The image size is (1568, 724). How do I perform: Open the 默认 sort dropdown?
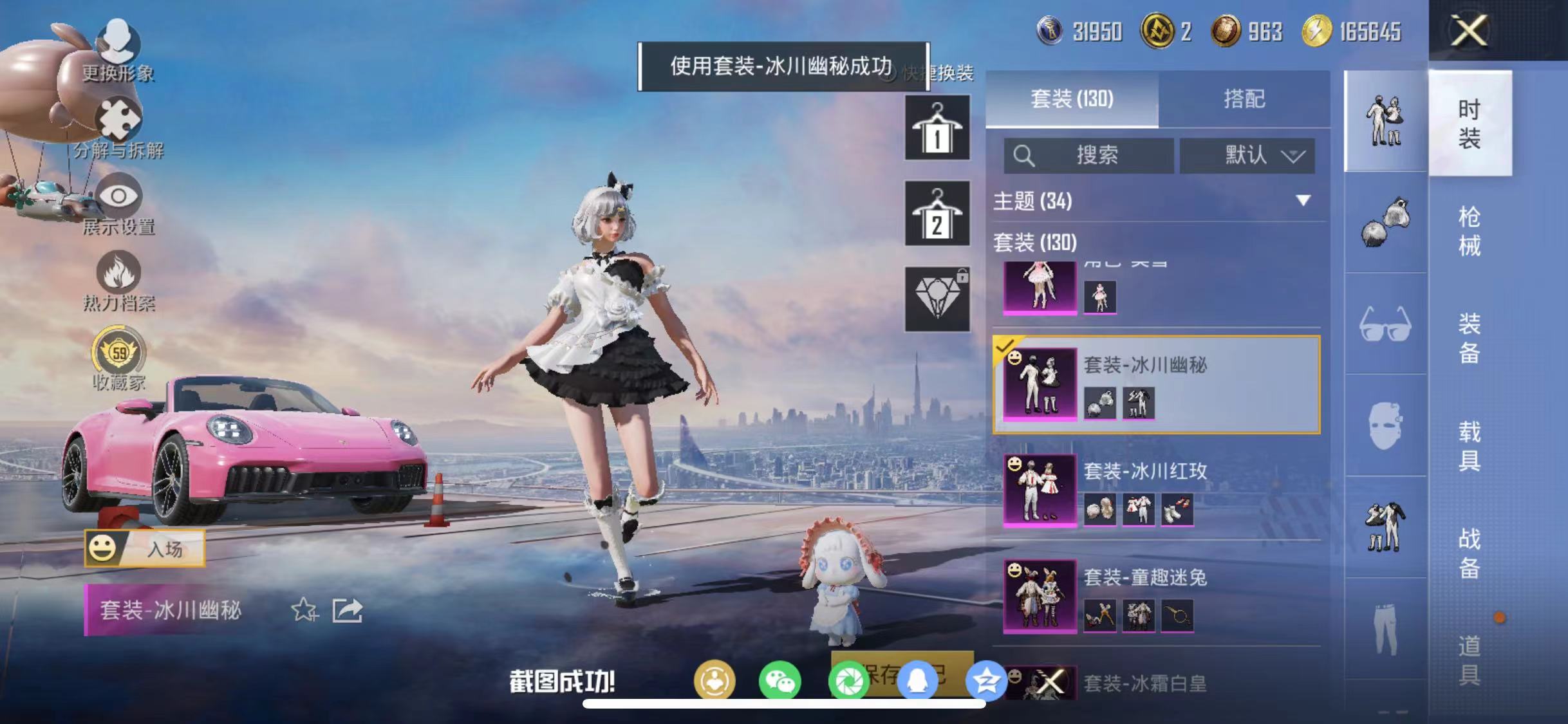(x=1247, y=154)
